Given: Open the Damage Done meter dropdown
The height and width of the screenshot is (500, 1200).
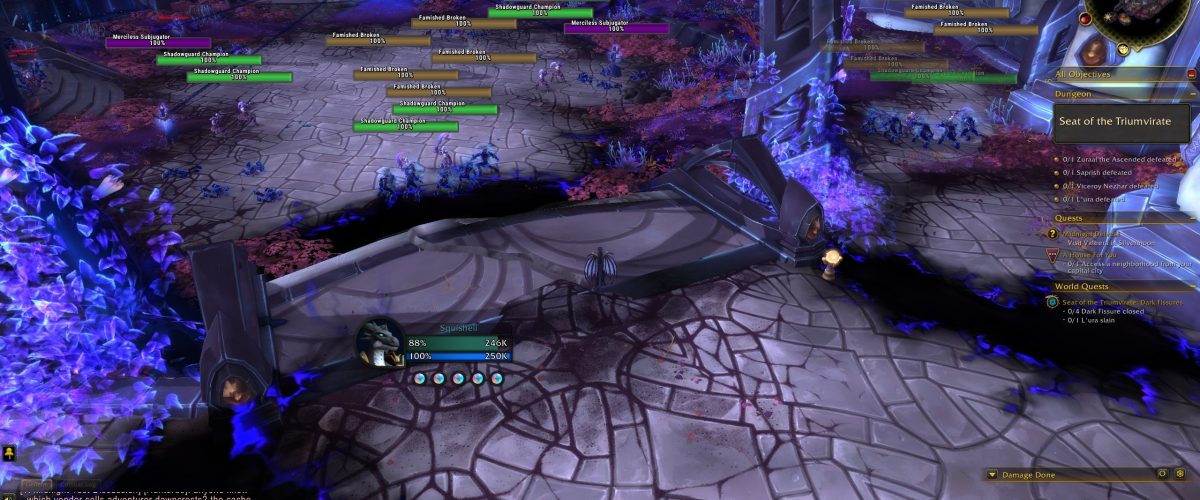Looking at the screenshot, I should coord(991,475).
